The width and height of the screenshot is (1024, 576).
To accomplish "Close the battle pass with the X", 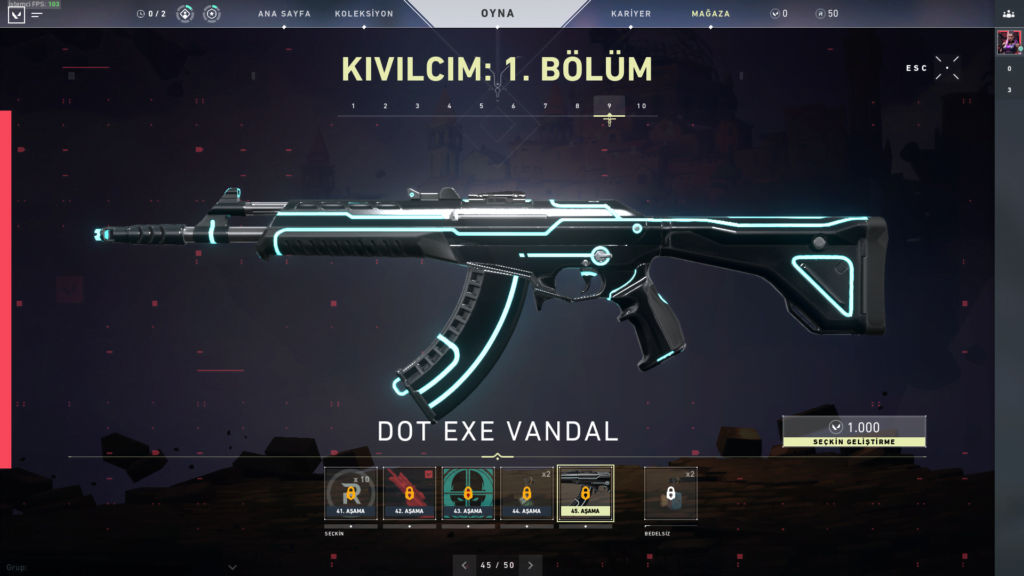I will [x=948, y=68].
